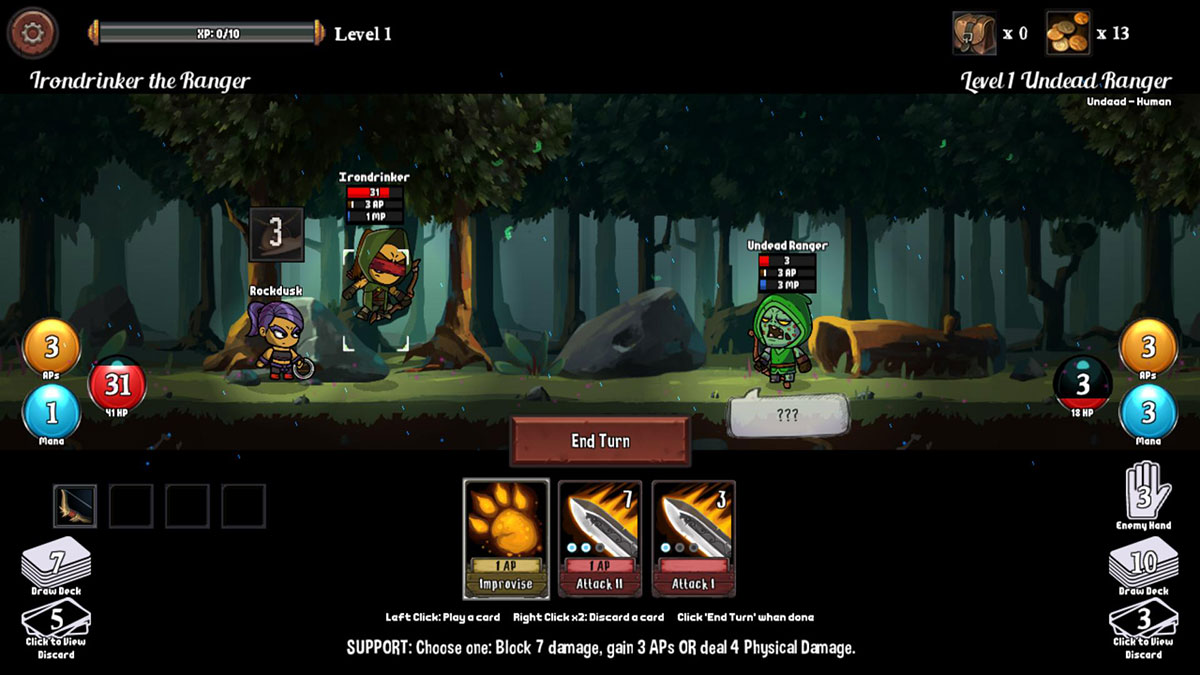Click the enemy's Draw Deck pile
This screenshot has height=675, width=1200.
1143,564
